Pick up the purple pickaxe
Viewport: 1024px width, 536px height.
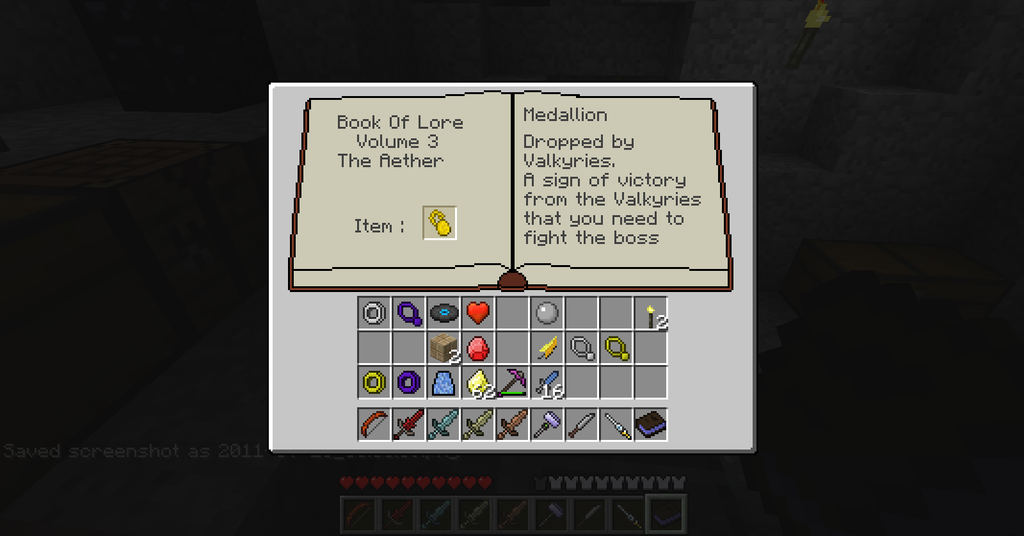pos(512,382)
